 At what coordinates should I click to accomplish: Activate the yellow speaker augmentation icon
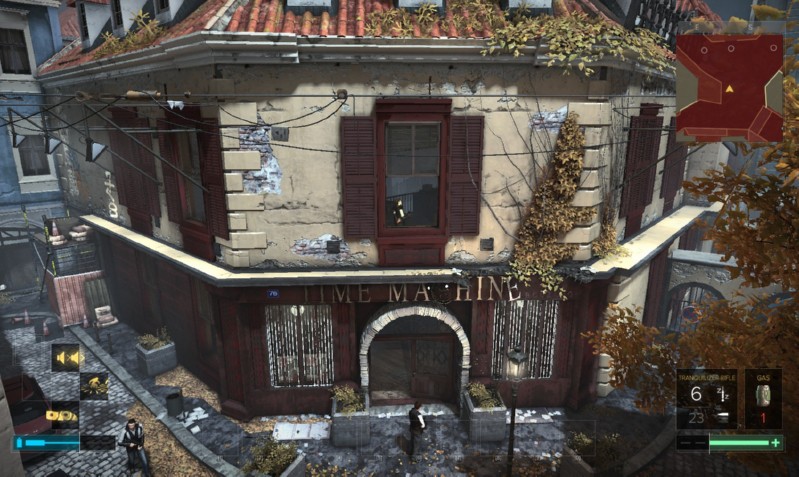click(x=67, y=357)
